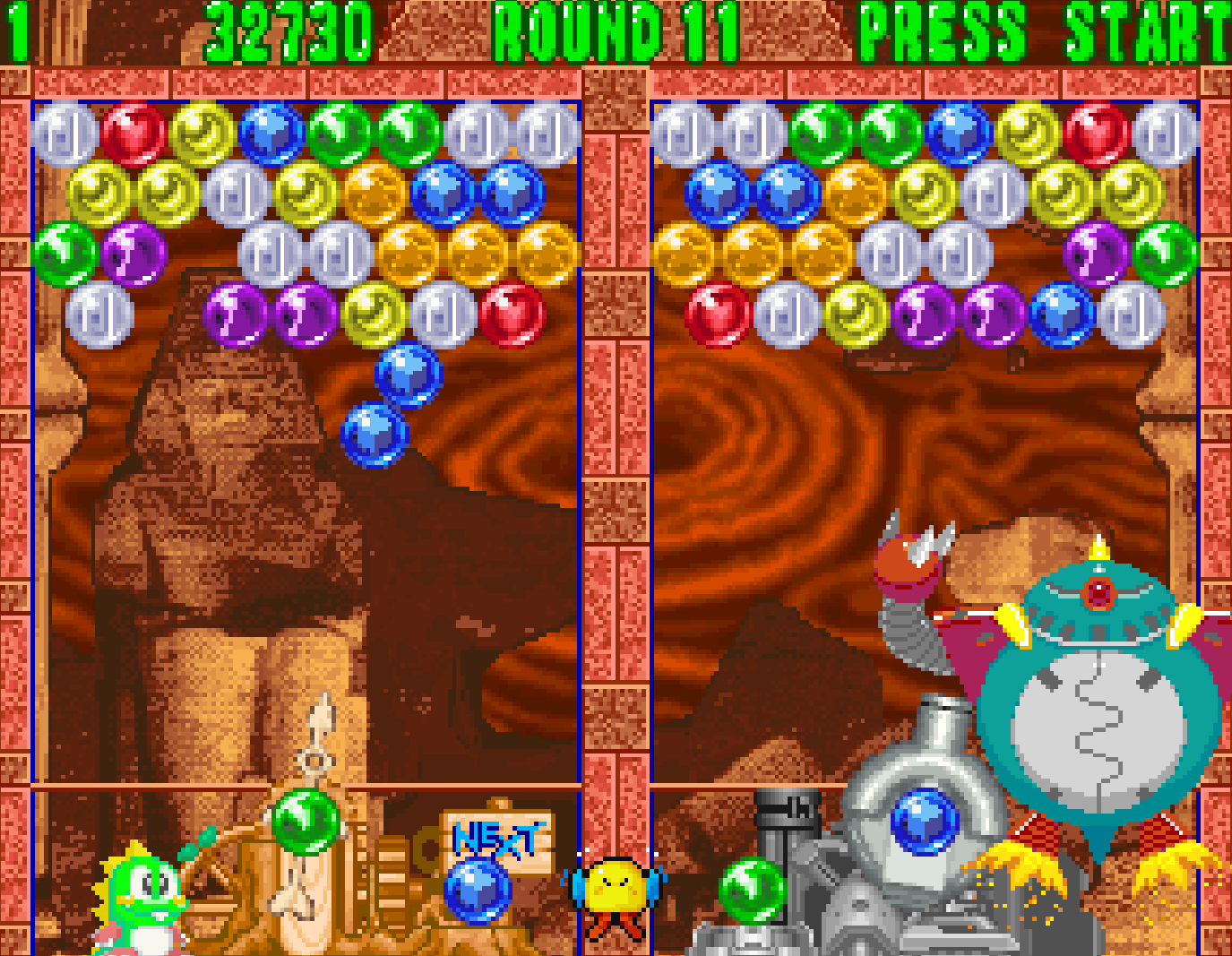
Task: Click the red horned bubble near the machine
Action: (905, 560)
